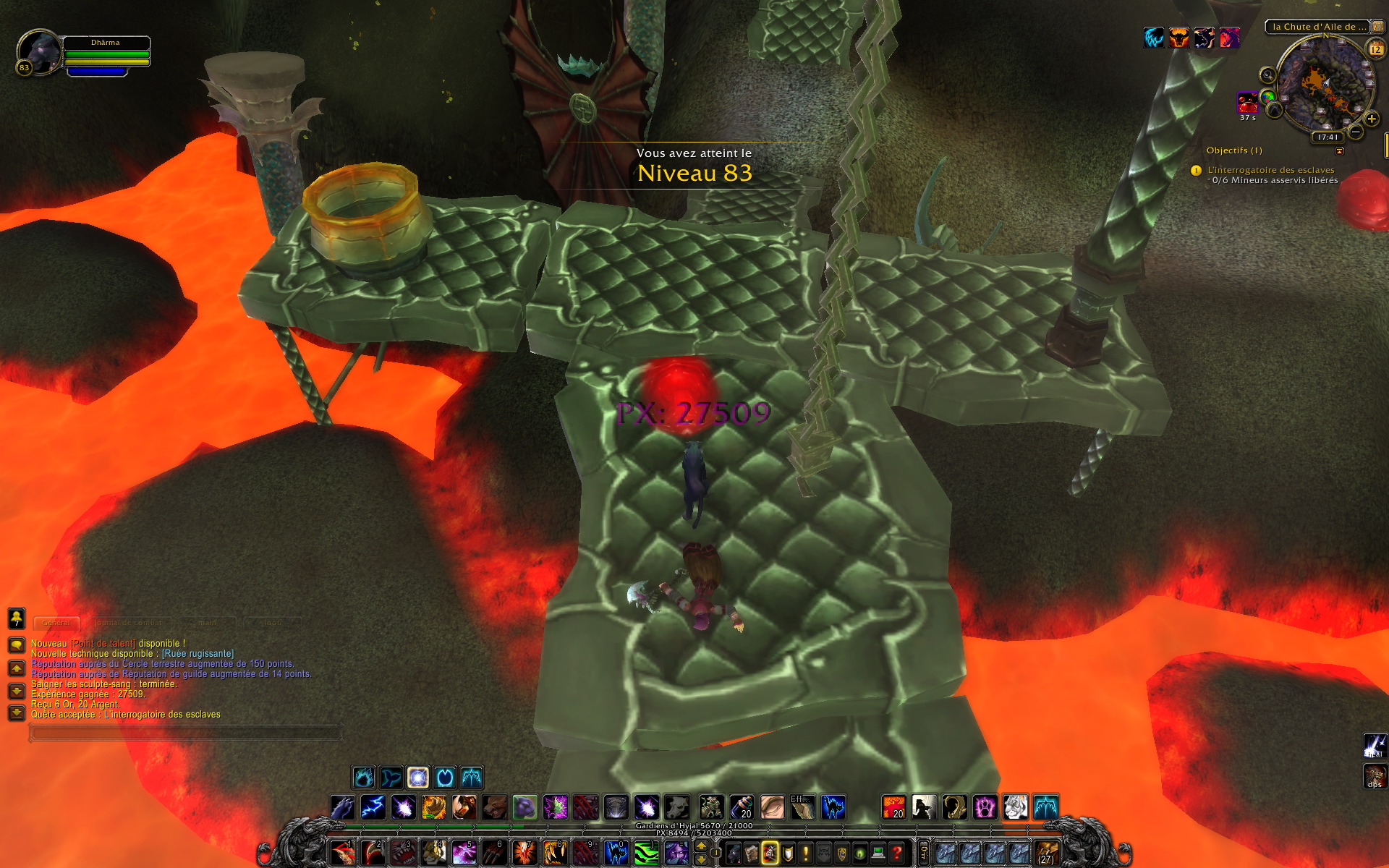
Task: Click the Dhârma player portrait
Action: click(x=40, y=52)
